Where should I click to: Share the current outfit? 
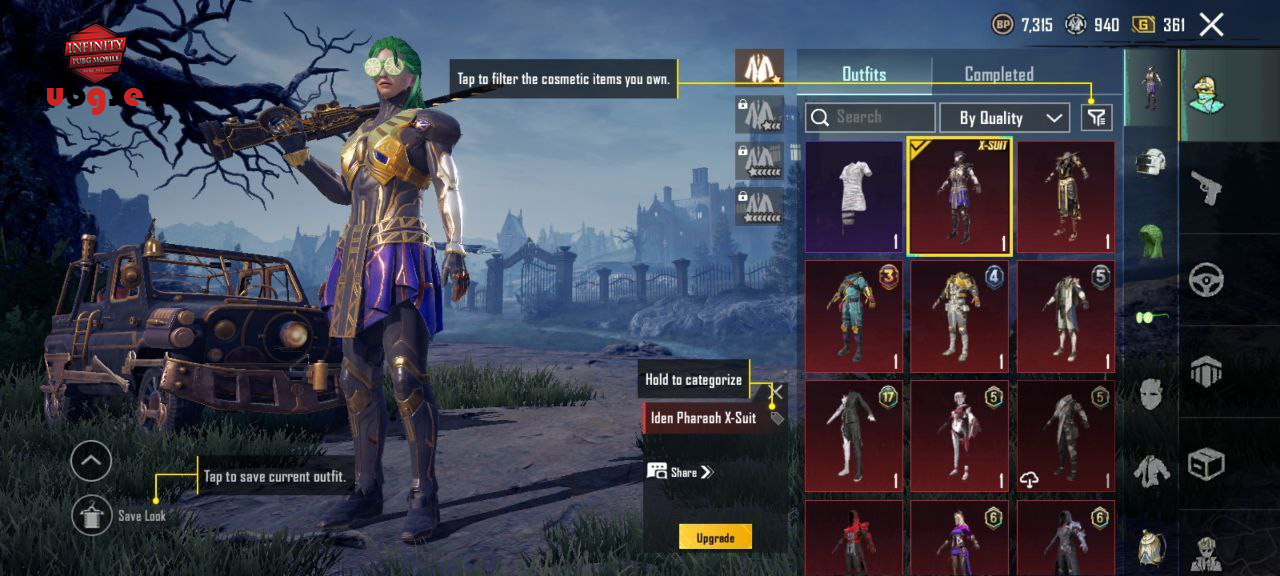coord(680,472)
